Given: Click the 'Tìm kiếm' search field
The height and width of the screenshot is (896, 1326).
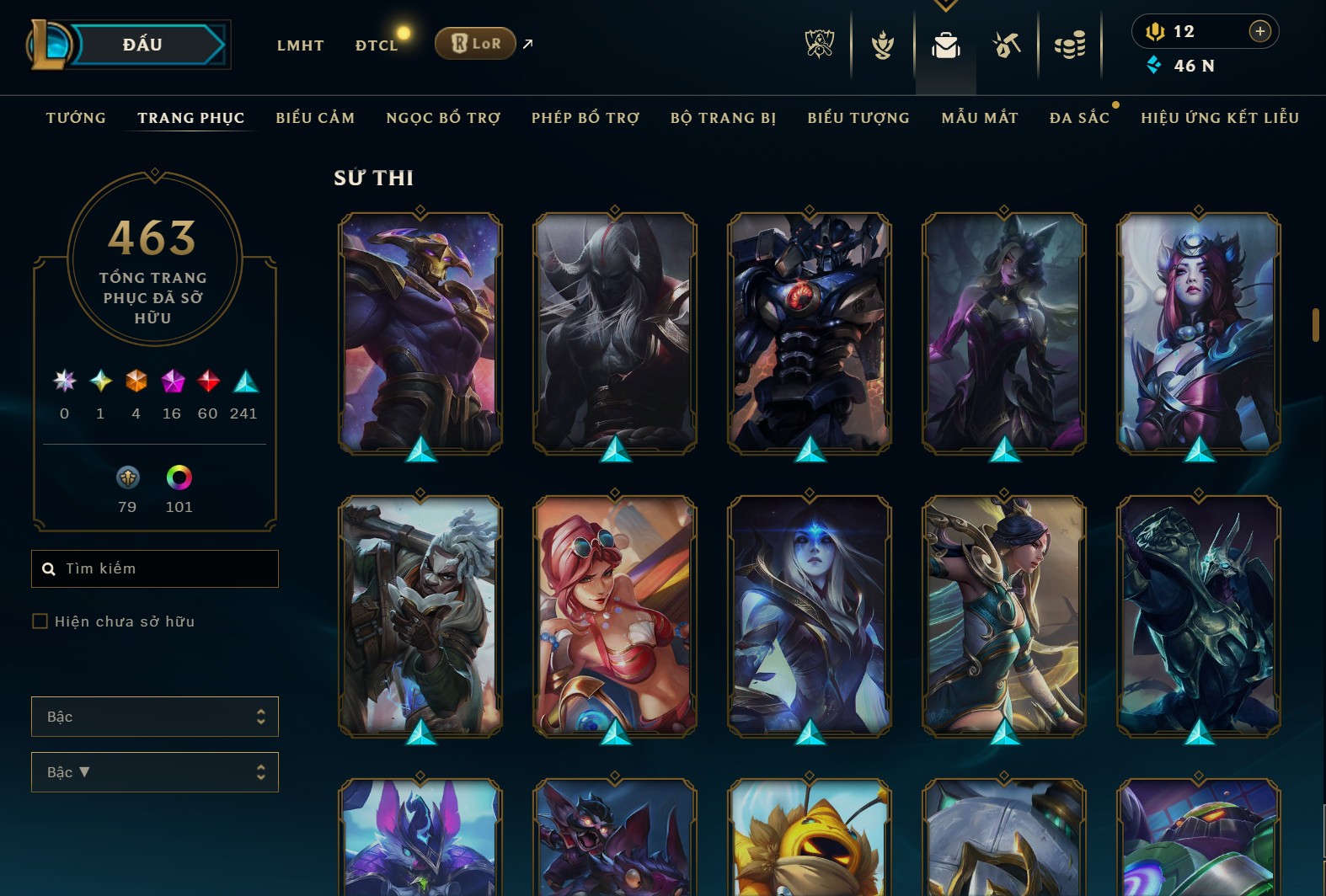Looking at the screenshot, I should pos(155,568).
